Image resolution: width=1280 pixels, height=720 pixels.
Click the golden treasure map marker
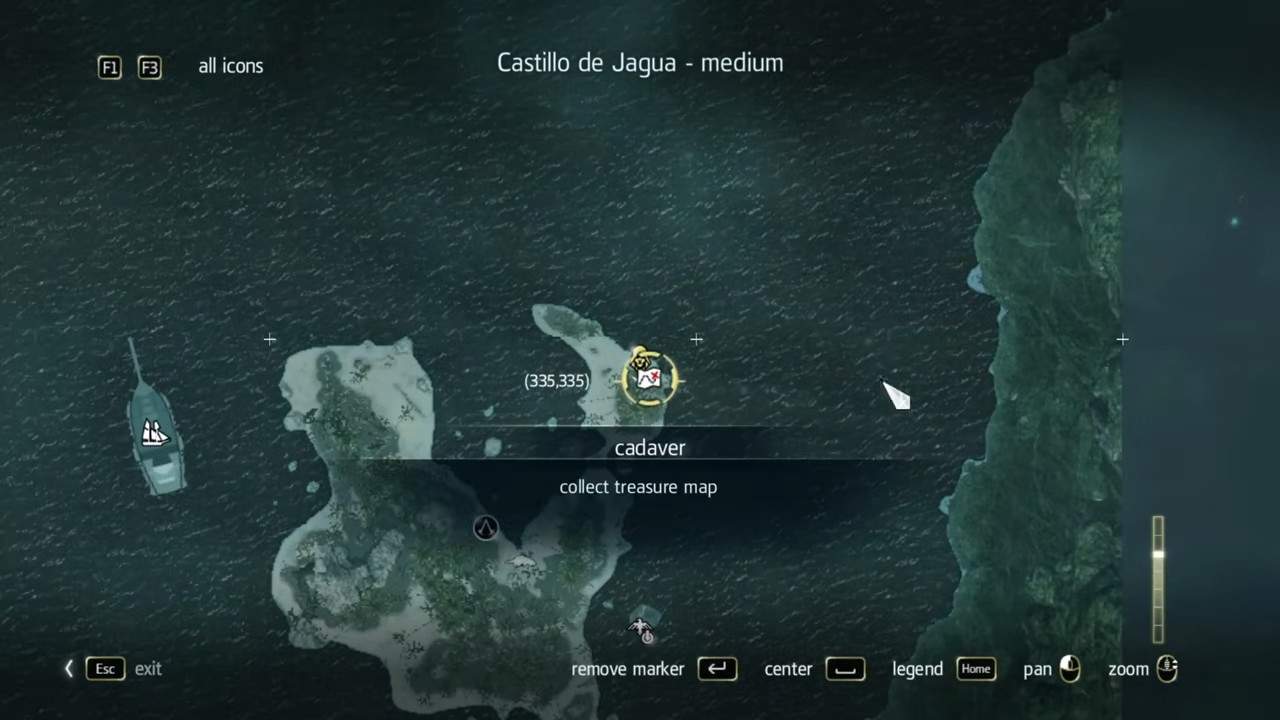pyautogui.click(x=649, y=377)
